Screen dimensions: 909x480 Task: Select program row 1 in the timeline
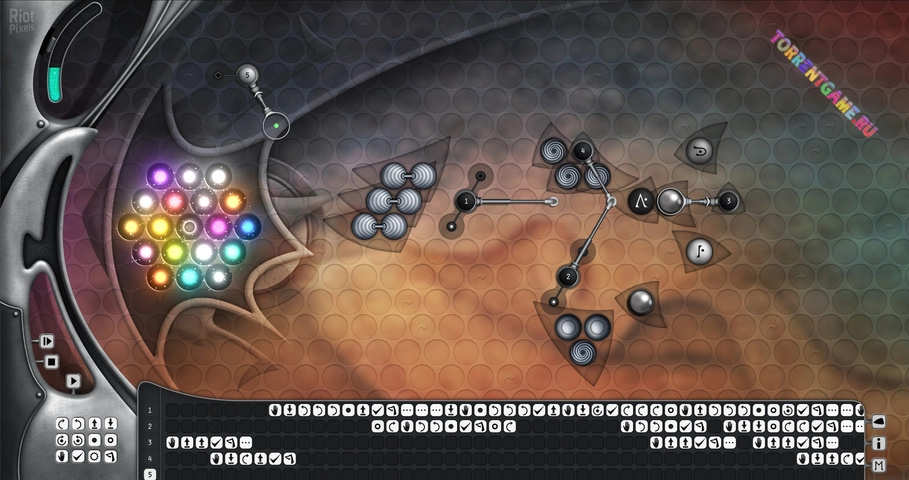[150, 410]
